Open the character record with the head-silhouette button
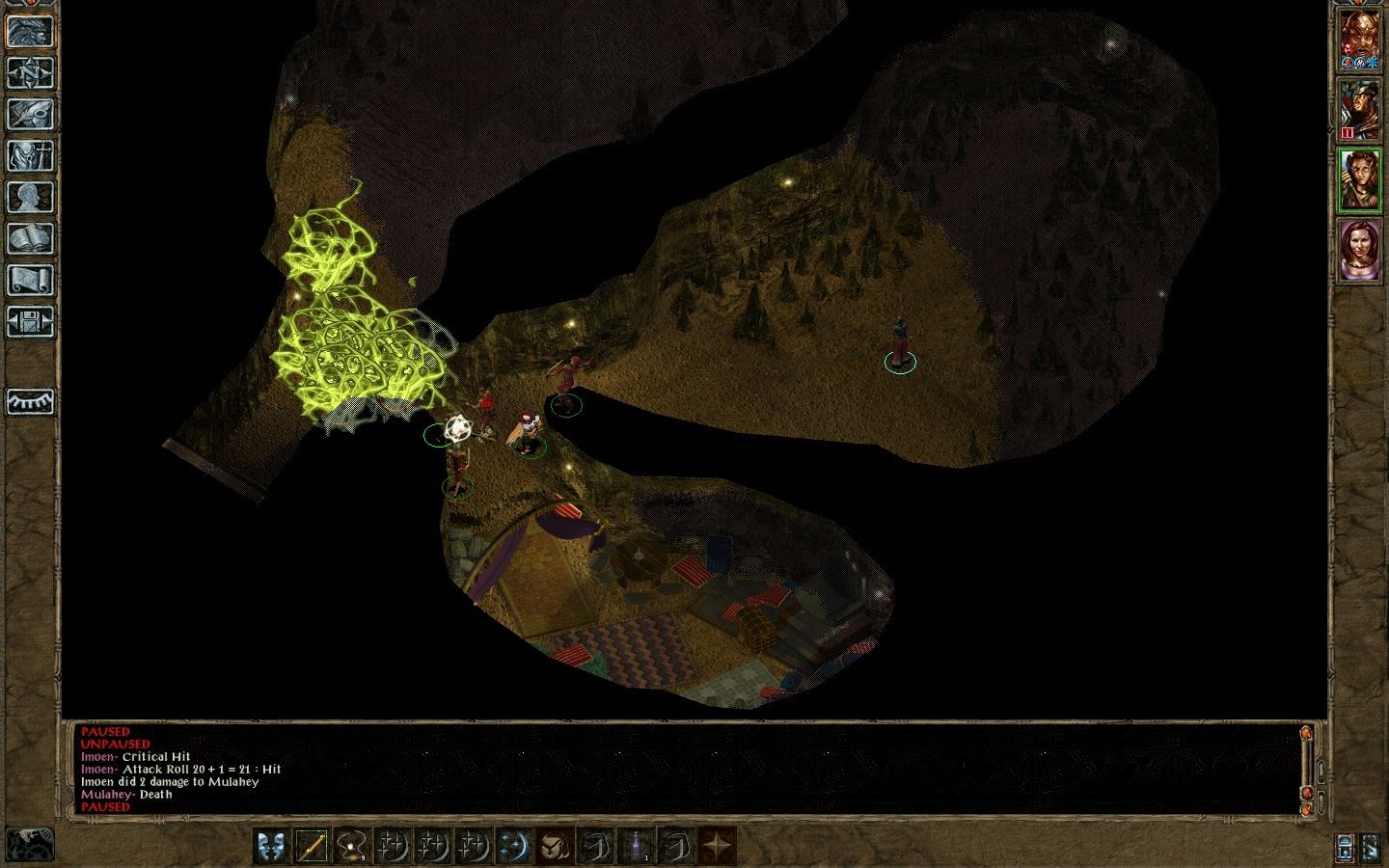 click(x=30, y=197)
